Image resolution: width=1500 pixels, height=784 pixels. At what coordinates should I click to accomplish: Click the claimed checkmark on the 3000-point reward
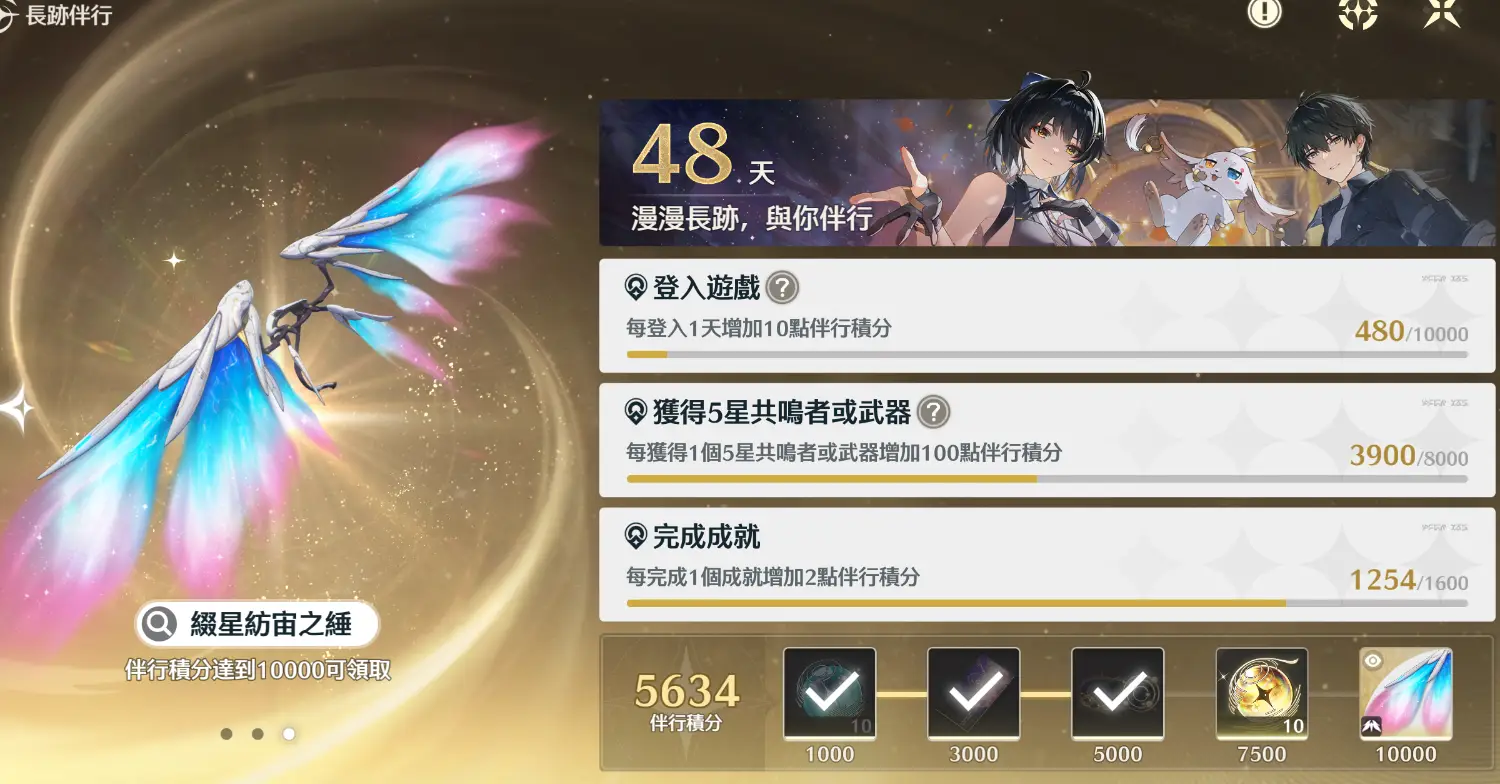coord(974,692)
